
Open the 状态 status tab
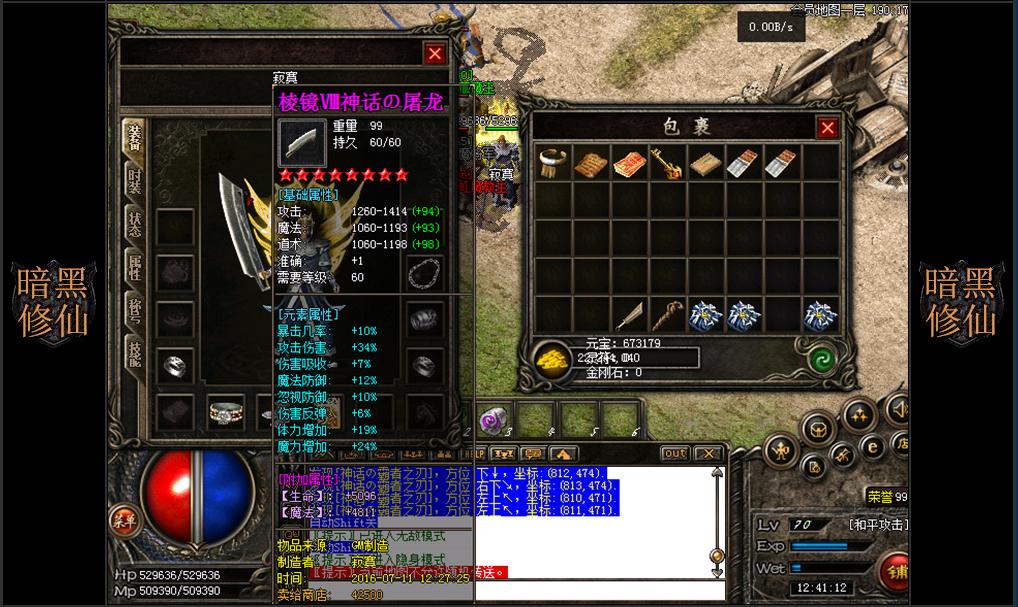pos(135,223)
